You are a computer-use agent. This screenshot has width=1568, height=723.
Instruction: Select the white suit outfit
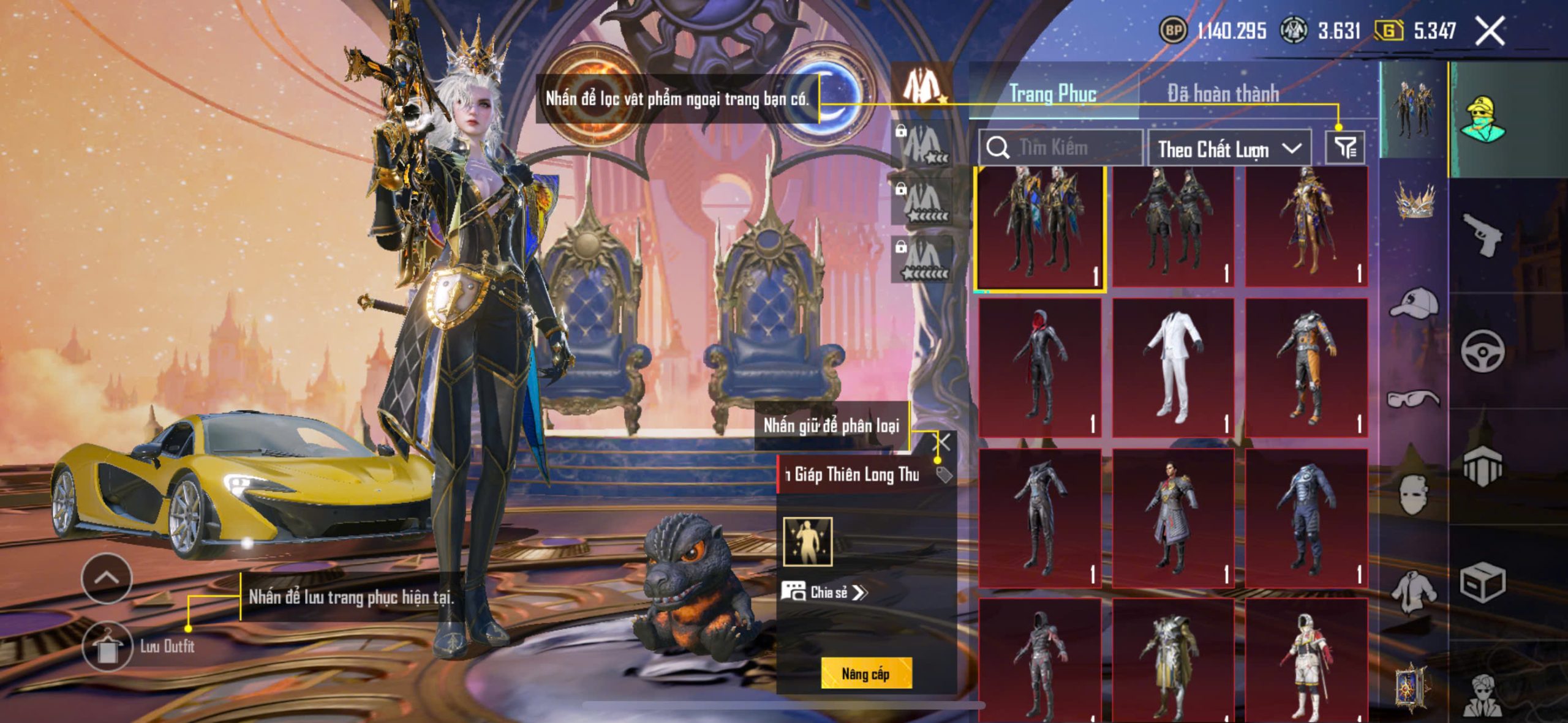click(x=1172, y=367)
